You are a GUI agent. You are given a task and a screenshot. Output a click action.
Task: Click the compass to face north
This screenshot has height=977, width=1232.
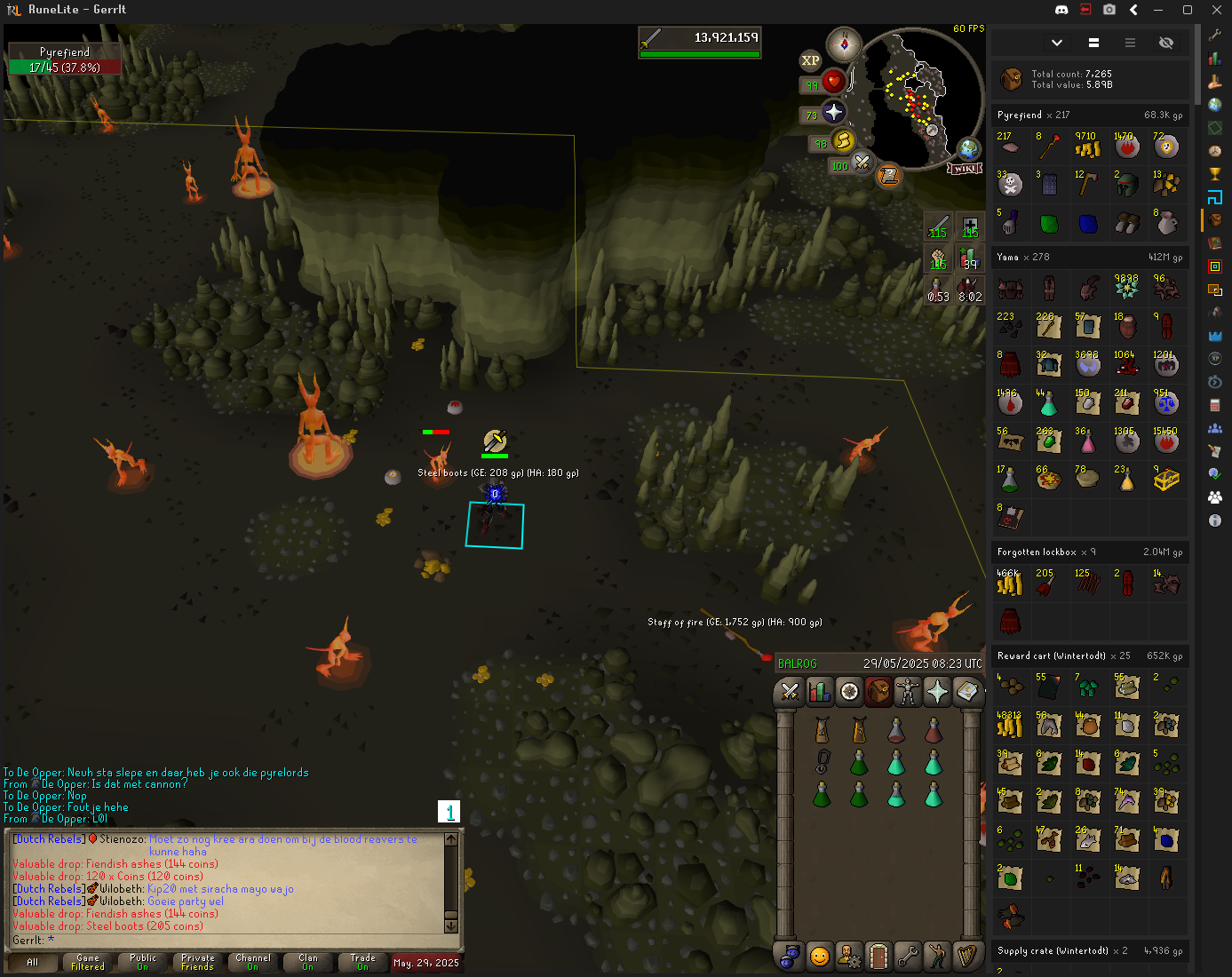(x=844, y=44)
